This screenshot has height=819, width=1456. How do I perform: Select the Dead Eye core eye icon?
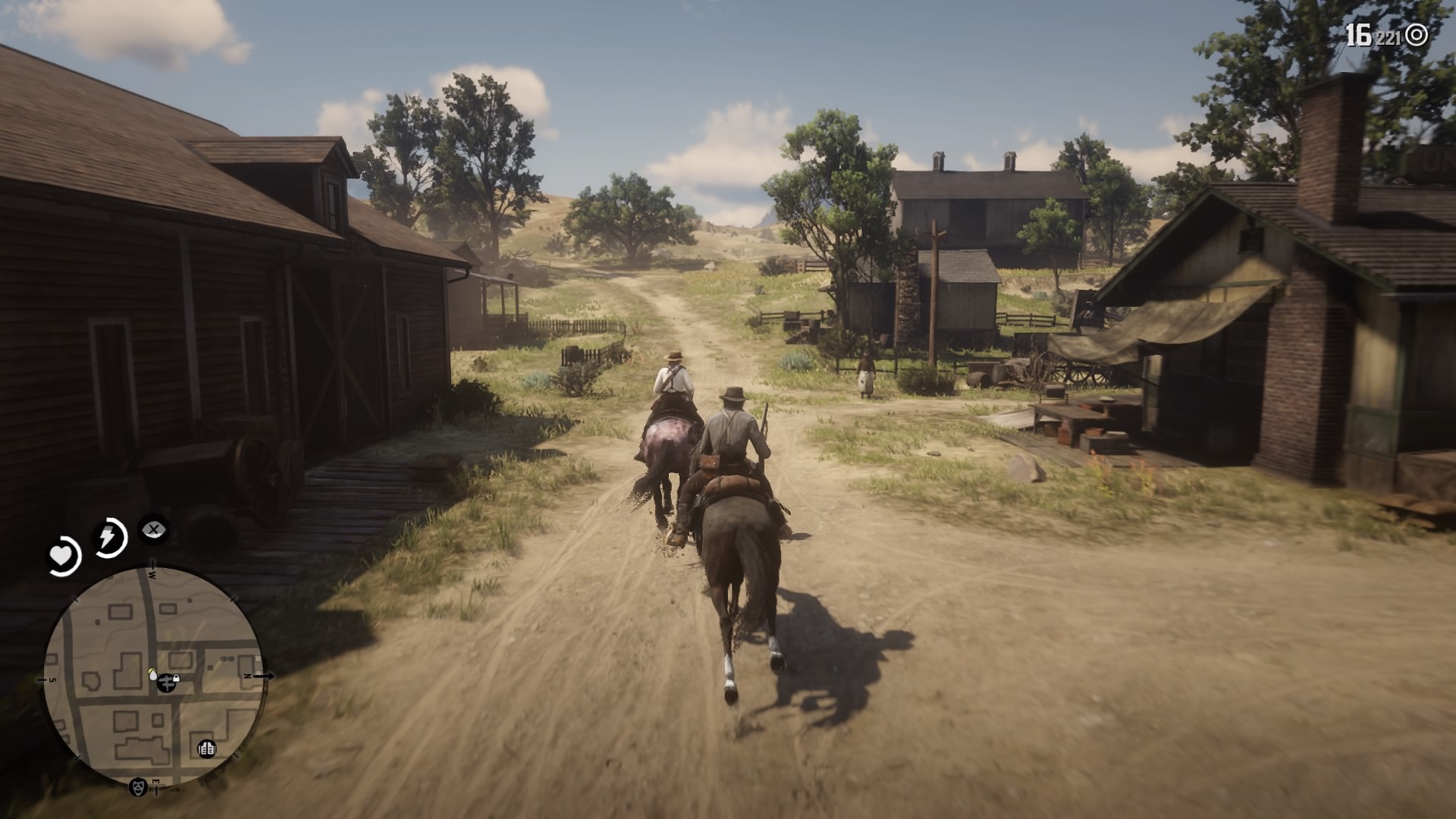153,530
